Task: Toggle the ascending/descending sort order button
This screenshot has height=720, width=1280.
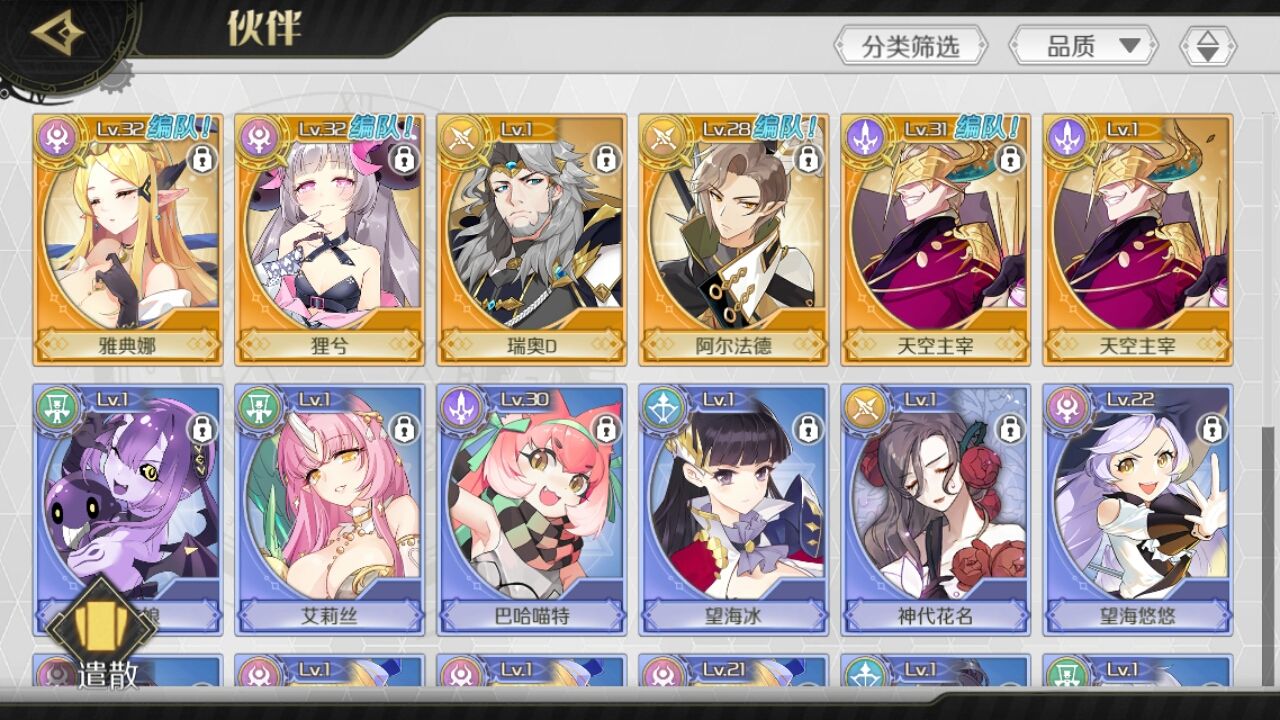Action: click(1208, 46)
